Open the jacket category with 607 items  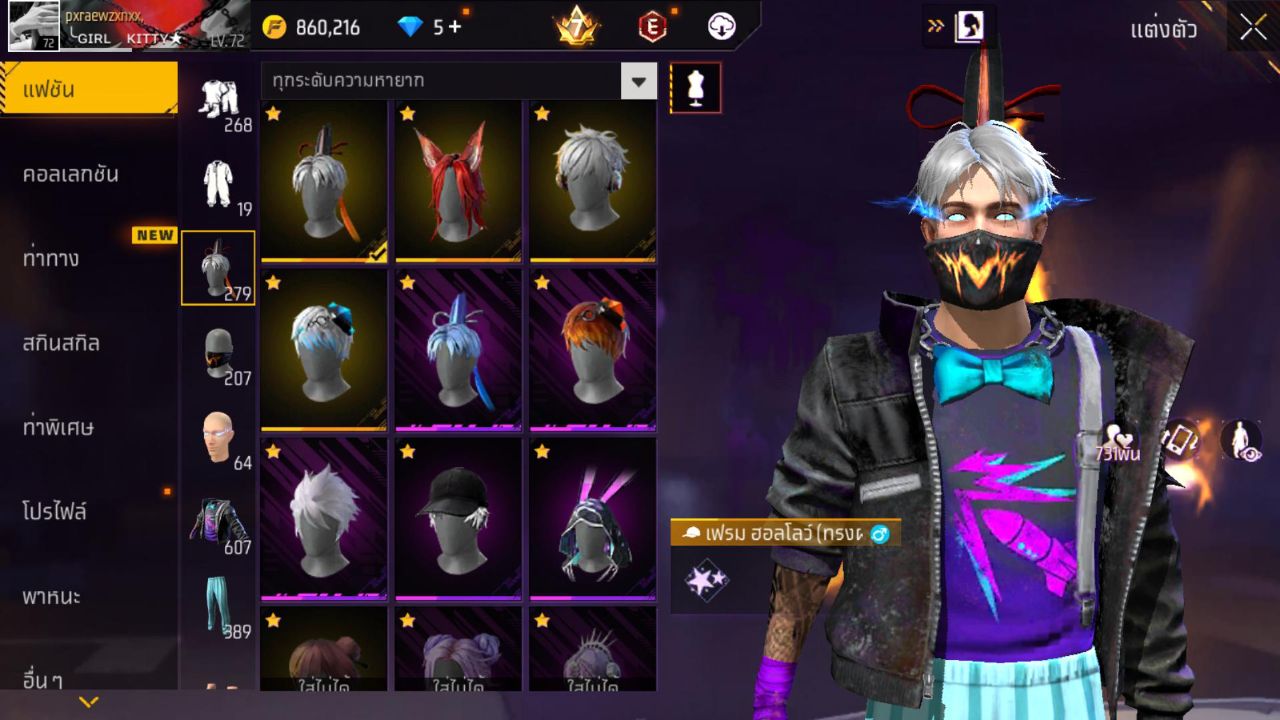[218, 520]
